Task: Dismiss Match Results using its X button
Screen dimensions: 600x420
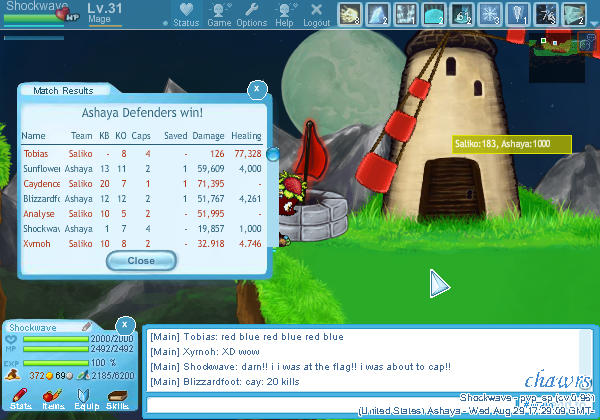Action: tap(257, 89)
